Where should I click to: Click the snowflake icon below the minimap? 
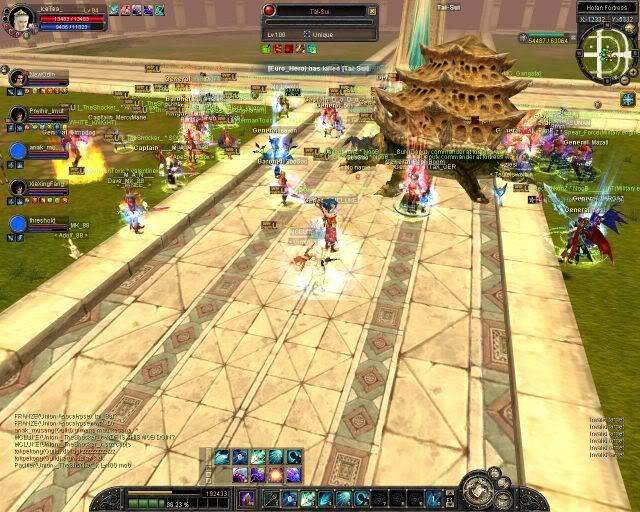627,99
